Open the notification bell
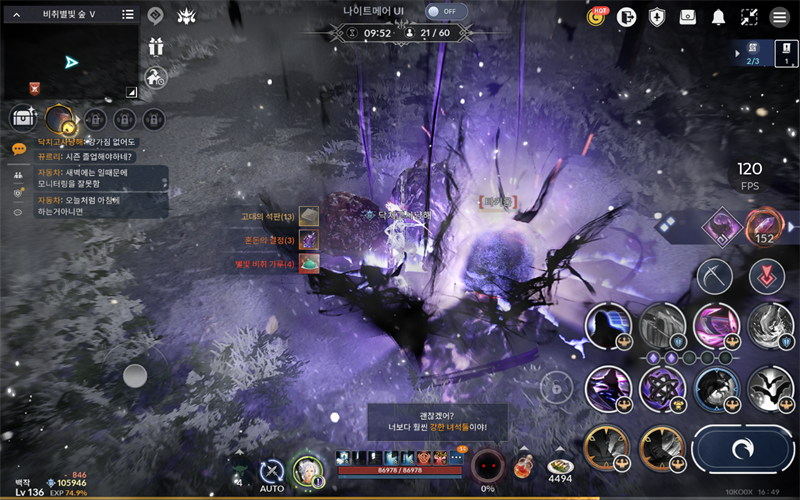Viewport: 800px width, 500px height. pos(718,16)
